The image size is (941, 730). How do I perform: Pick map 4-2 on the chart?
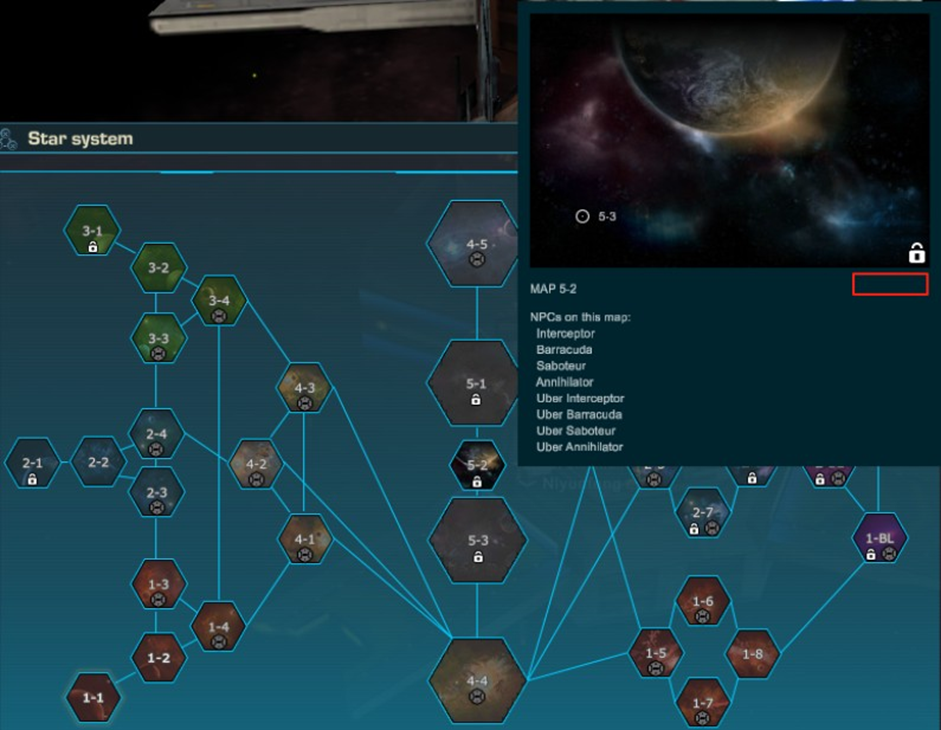pyautogui.click(x=256, y=465)
